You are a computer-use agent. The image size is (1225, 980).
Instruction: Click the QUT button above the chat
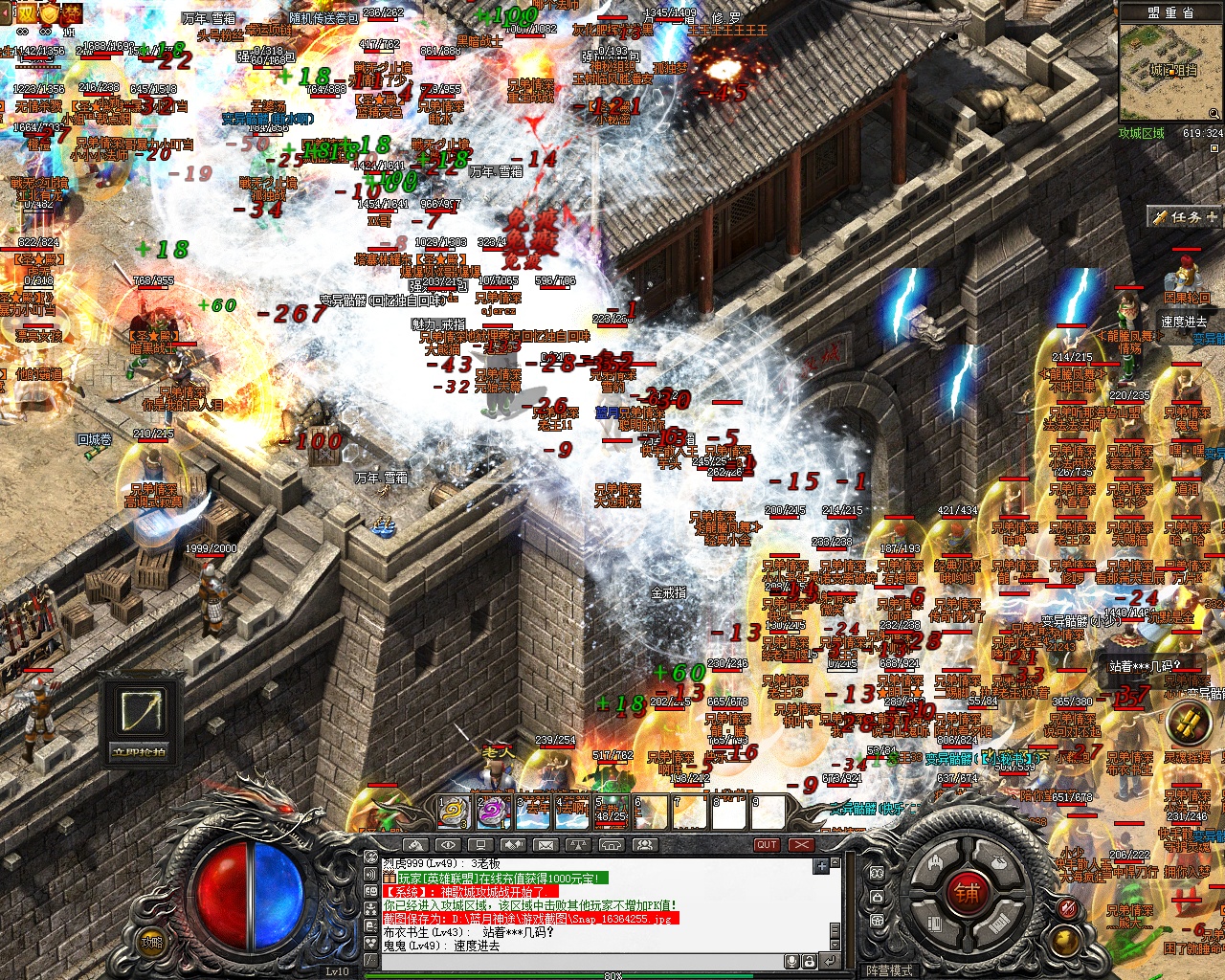tap(767, 845)
